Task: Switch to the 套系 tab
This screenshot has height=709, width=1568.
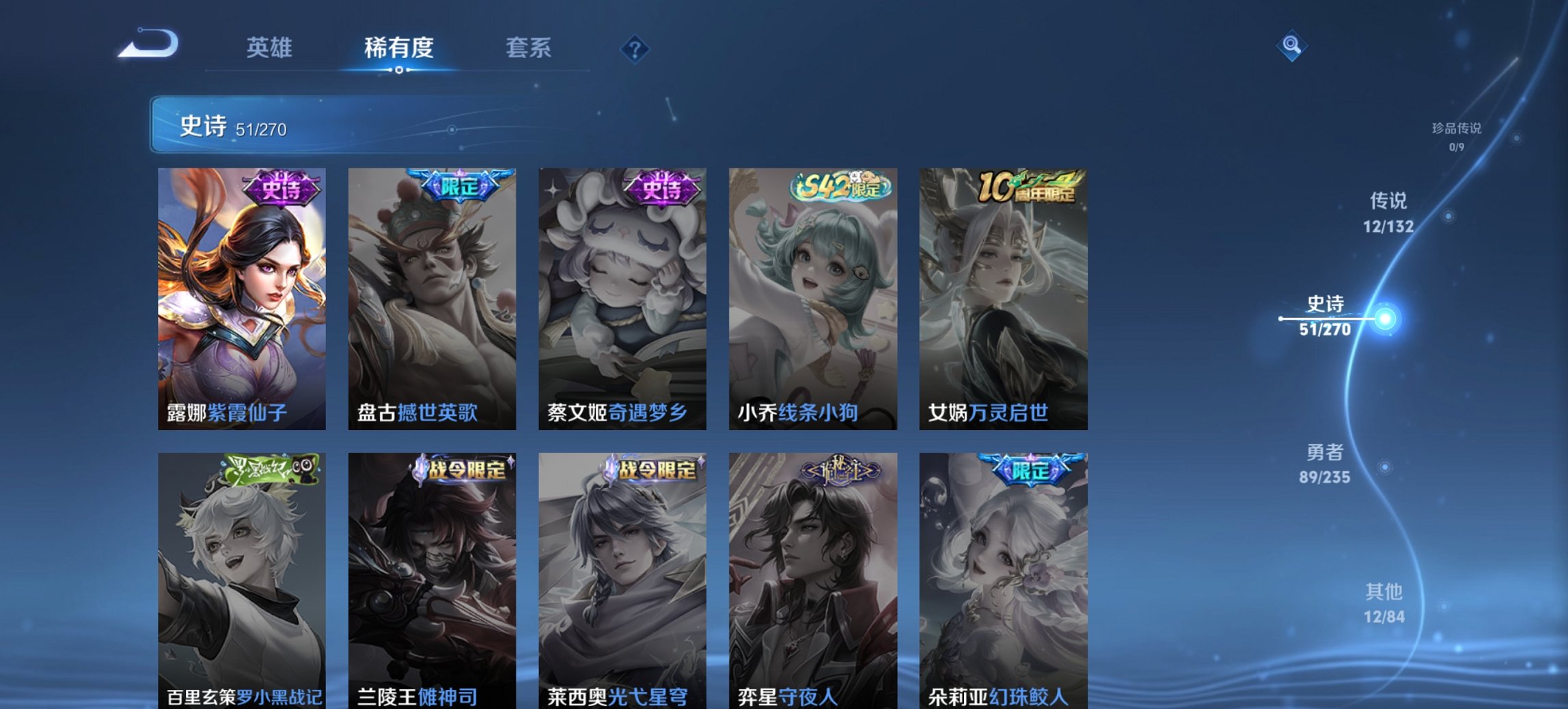Action: (529, 48)
